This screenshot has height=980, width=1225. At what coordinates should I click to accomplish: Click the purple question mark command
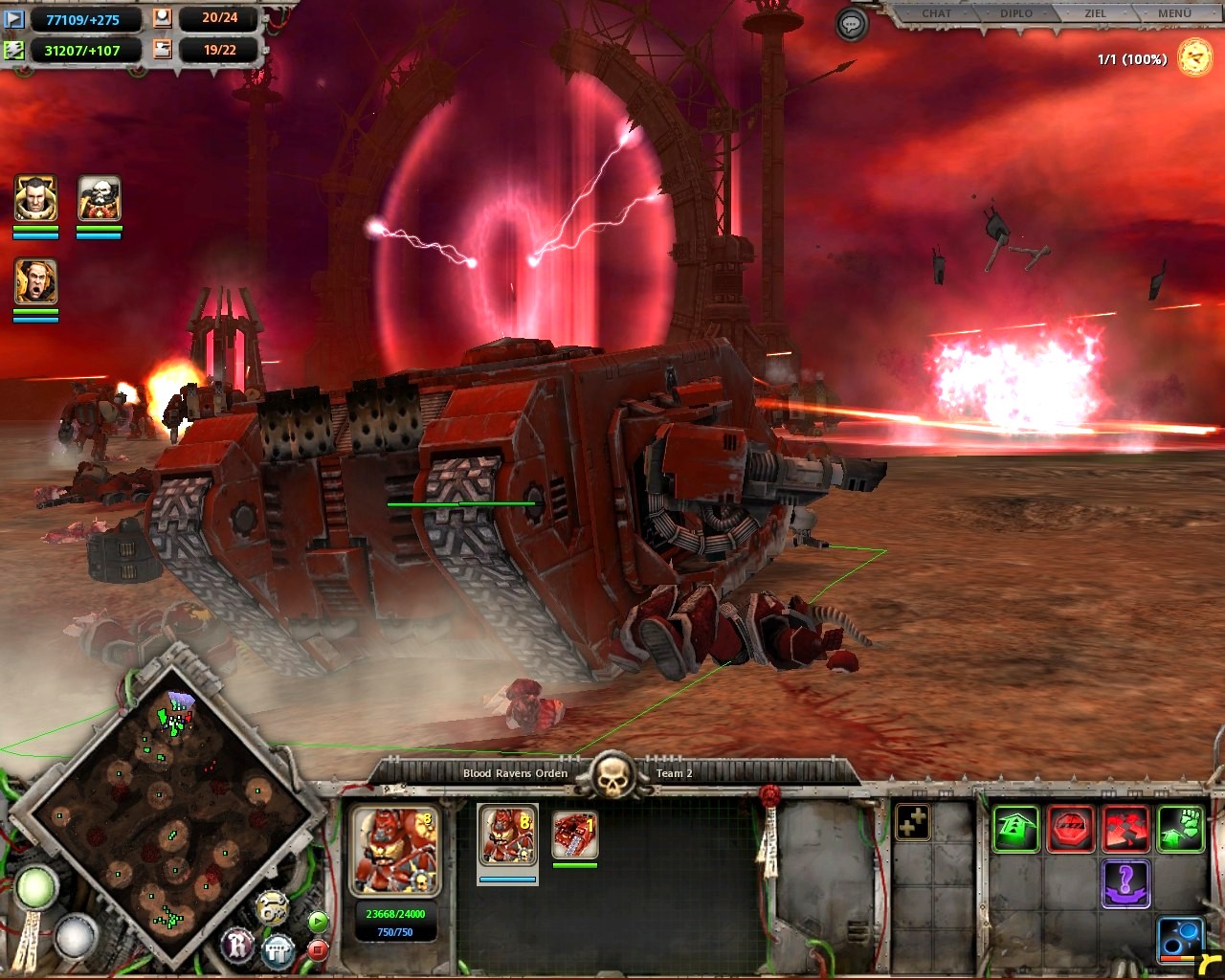1125,881
